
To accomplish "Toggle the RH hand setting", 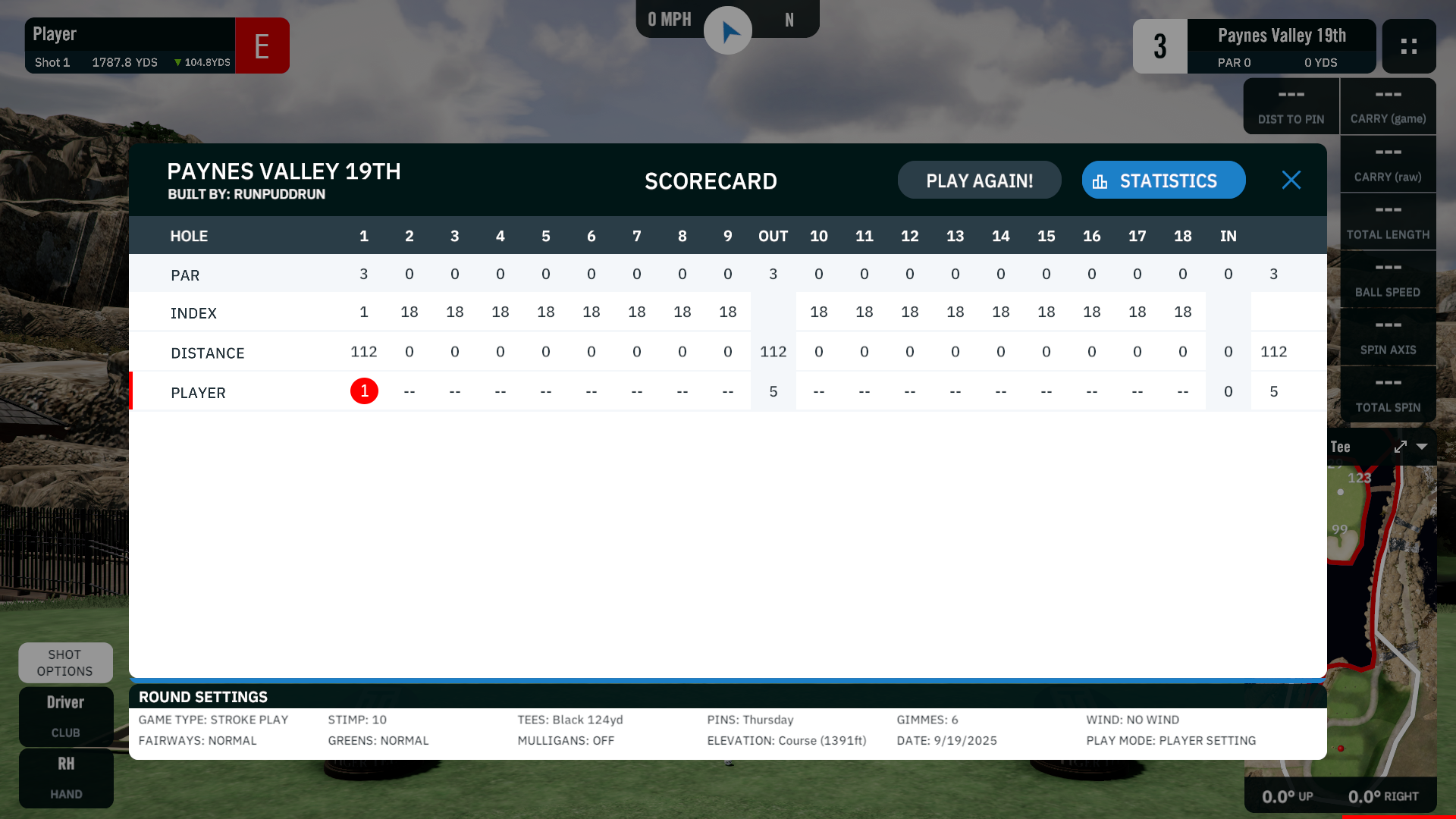I will (x=66, y=777).
